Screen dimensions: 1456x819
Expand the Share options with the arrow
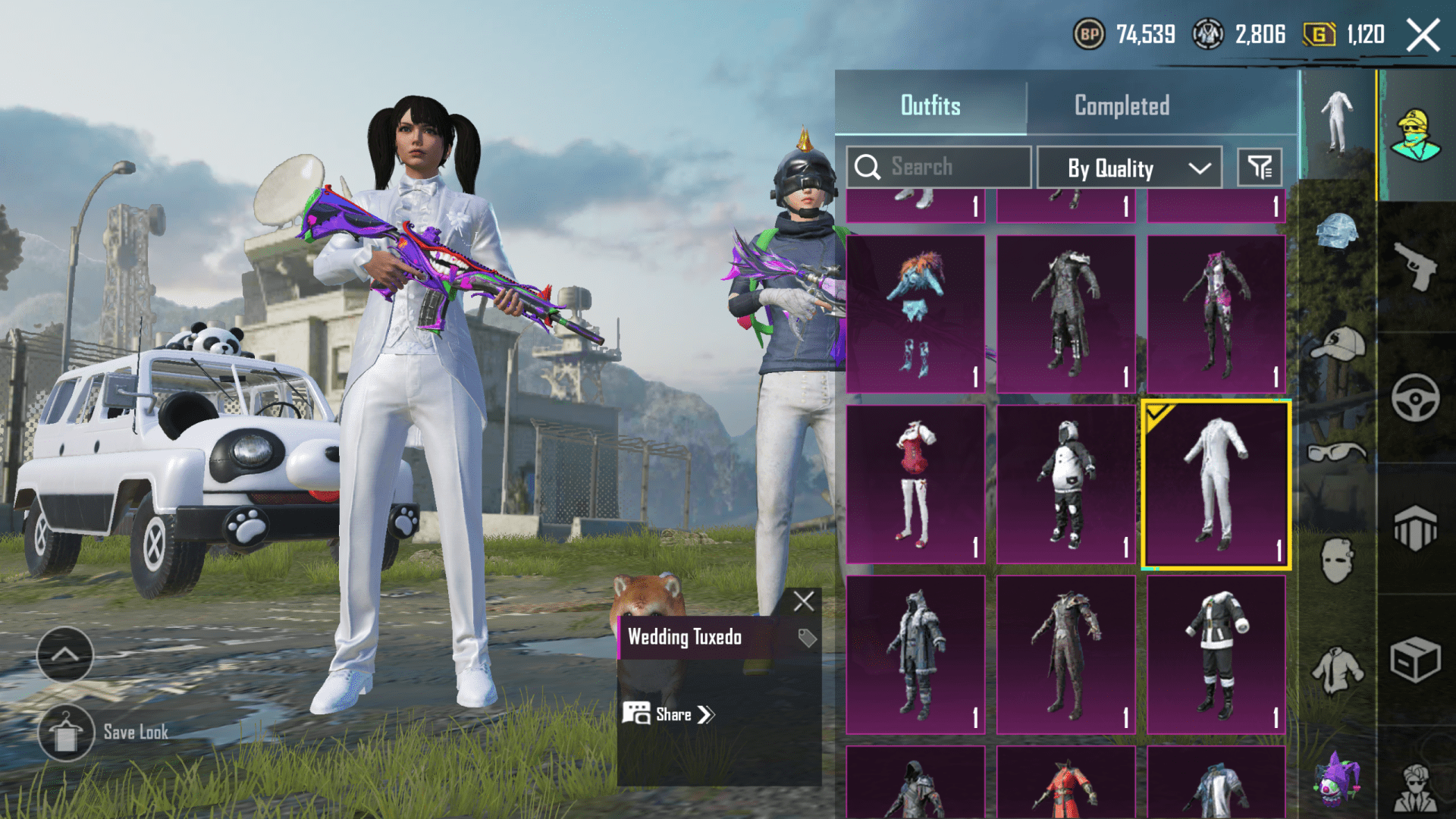(x=705, y=714)
